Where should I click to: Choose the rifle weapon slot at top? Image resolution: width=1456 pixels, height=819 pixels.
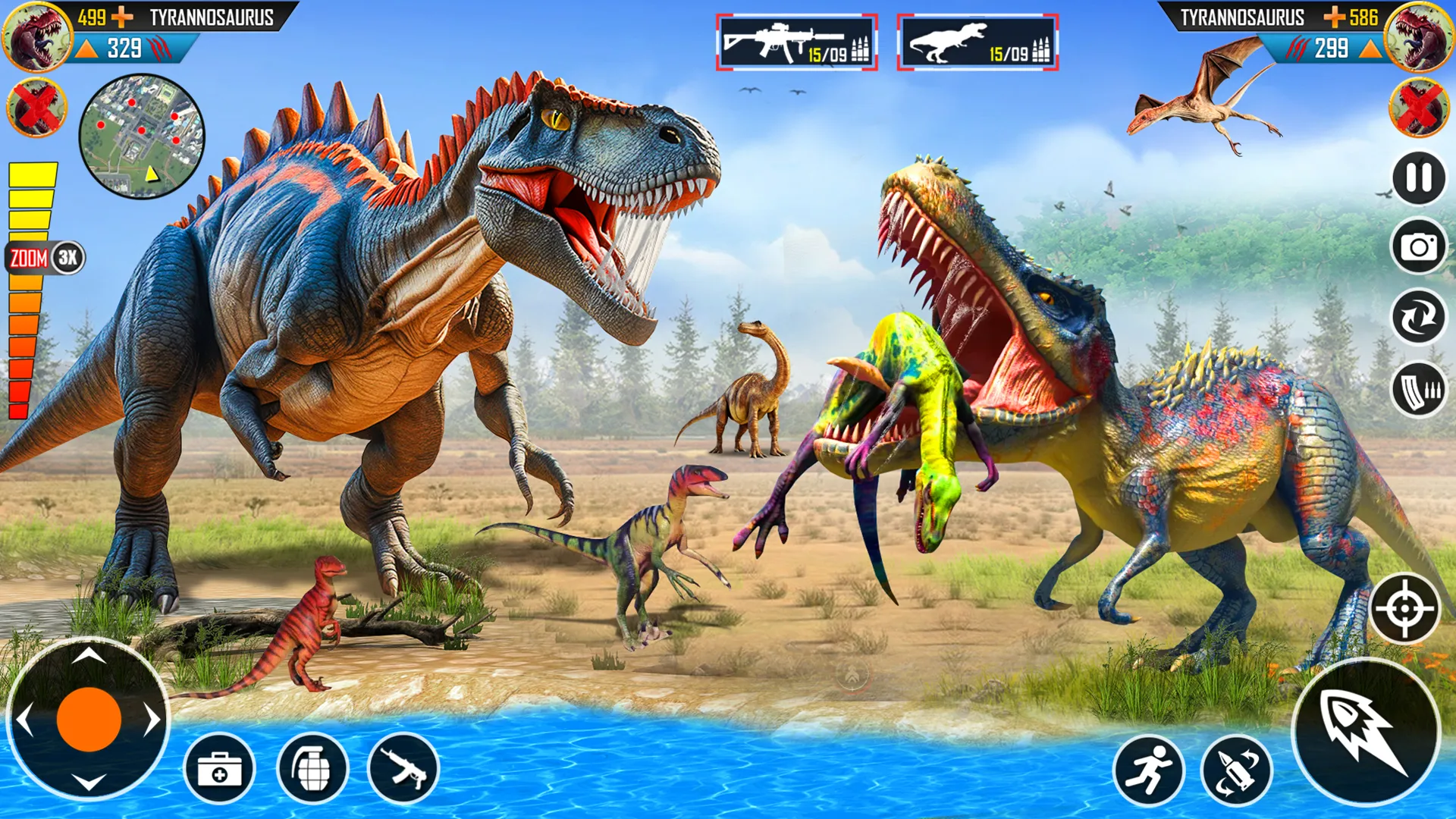pos(796,42)
